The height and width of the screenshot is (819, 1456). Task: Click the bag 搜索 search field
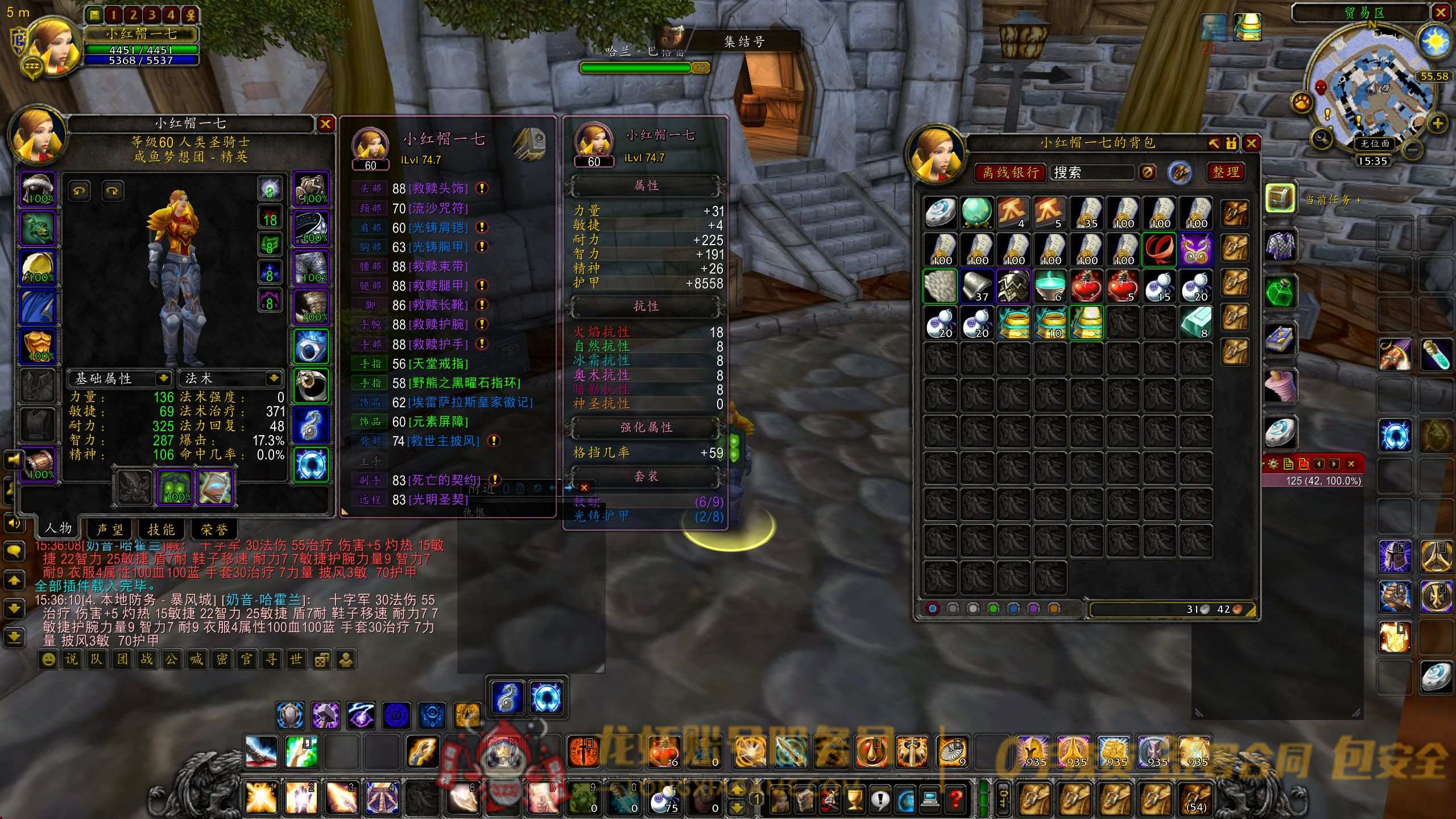point(1092,172)
